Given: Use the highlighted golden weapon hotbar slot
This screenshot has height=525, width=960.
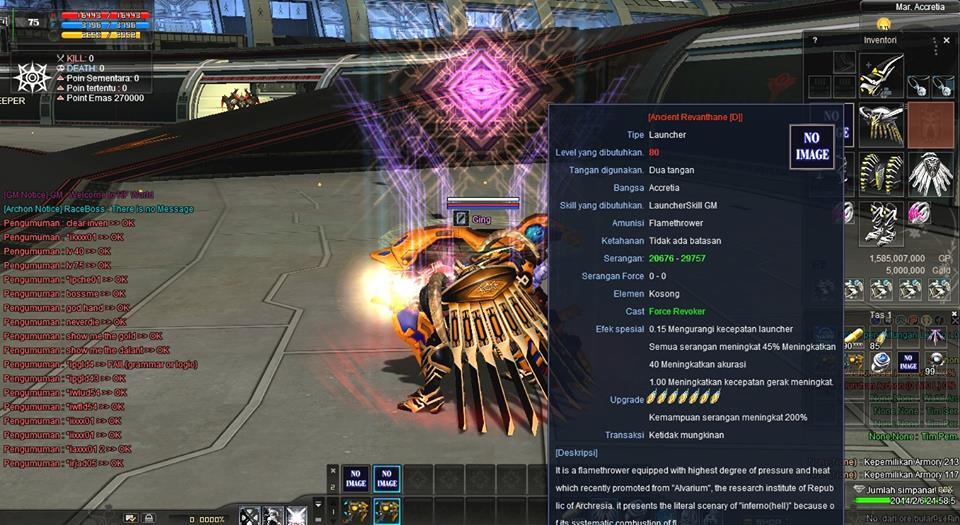Looking at the screenshot, I should tap(386, 511).
